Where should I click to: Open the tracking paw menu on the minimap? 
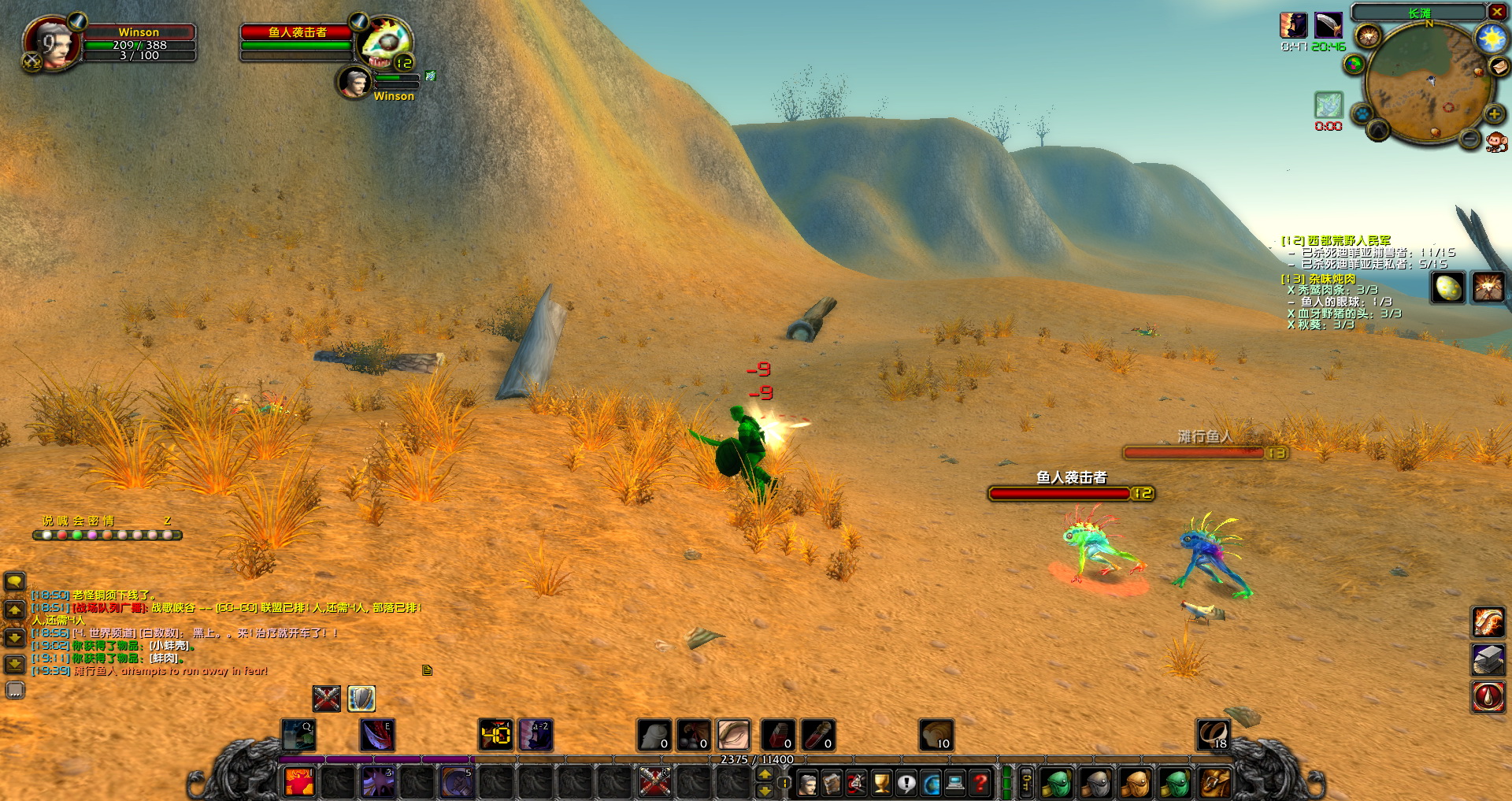(x=1363, y=113)
